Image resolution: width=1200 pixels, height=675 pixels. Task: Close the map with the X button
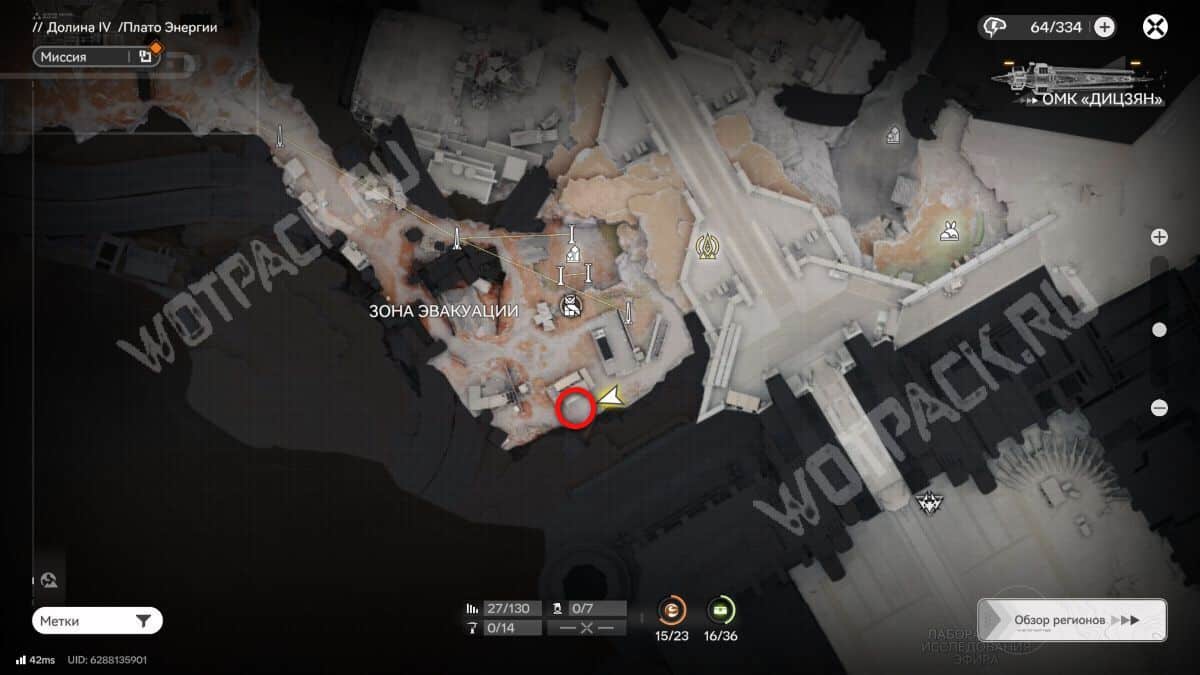pos(1155,27)
